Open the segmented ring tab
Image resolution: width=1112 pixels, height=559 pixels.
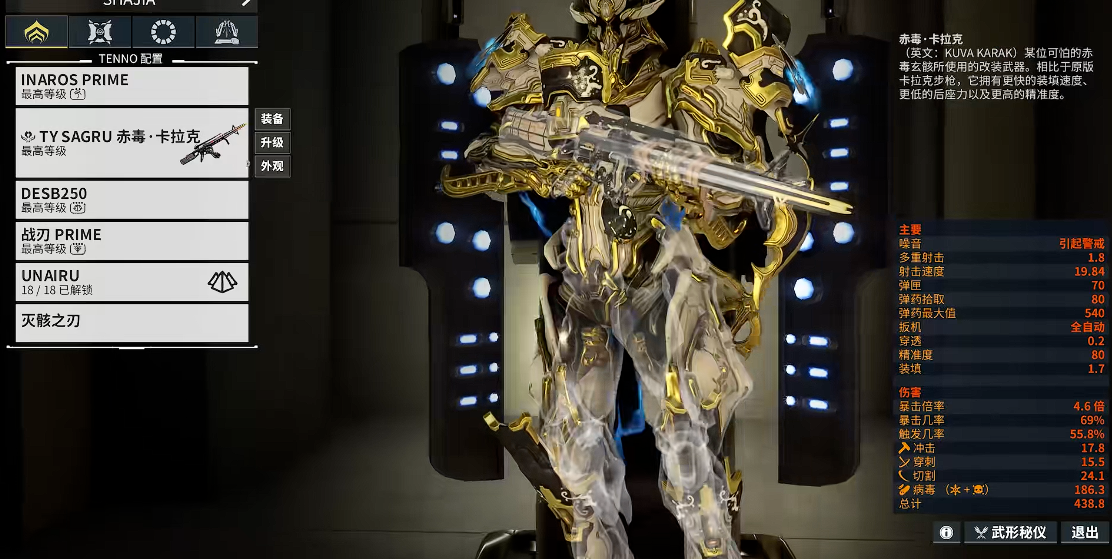pos(163,32)
